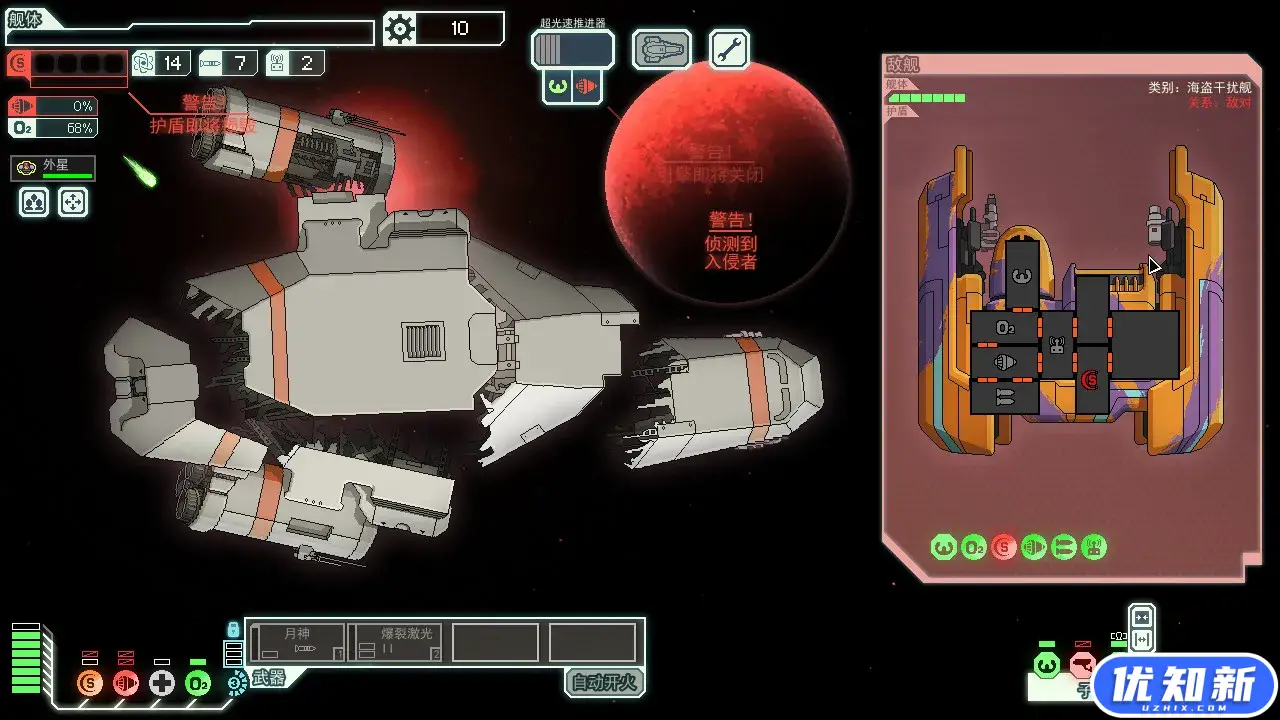Click the FTL drive jump button

pyautogui.click(x=572, y=49)
